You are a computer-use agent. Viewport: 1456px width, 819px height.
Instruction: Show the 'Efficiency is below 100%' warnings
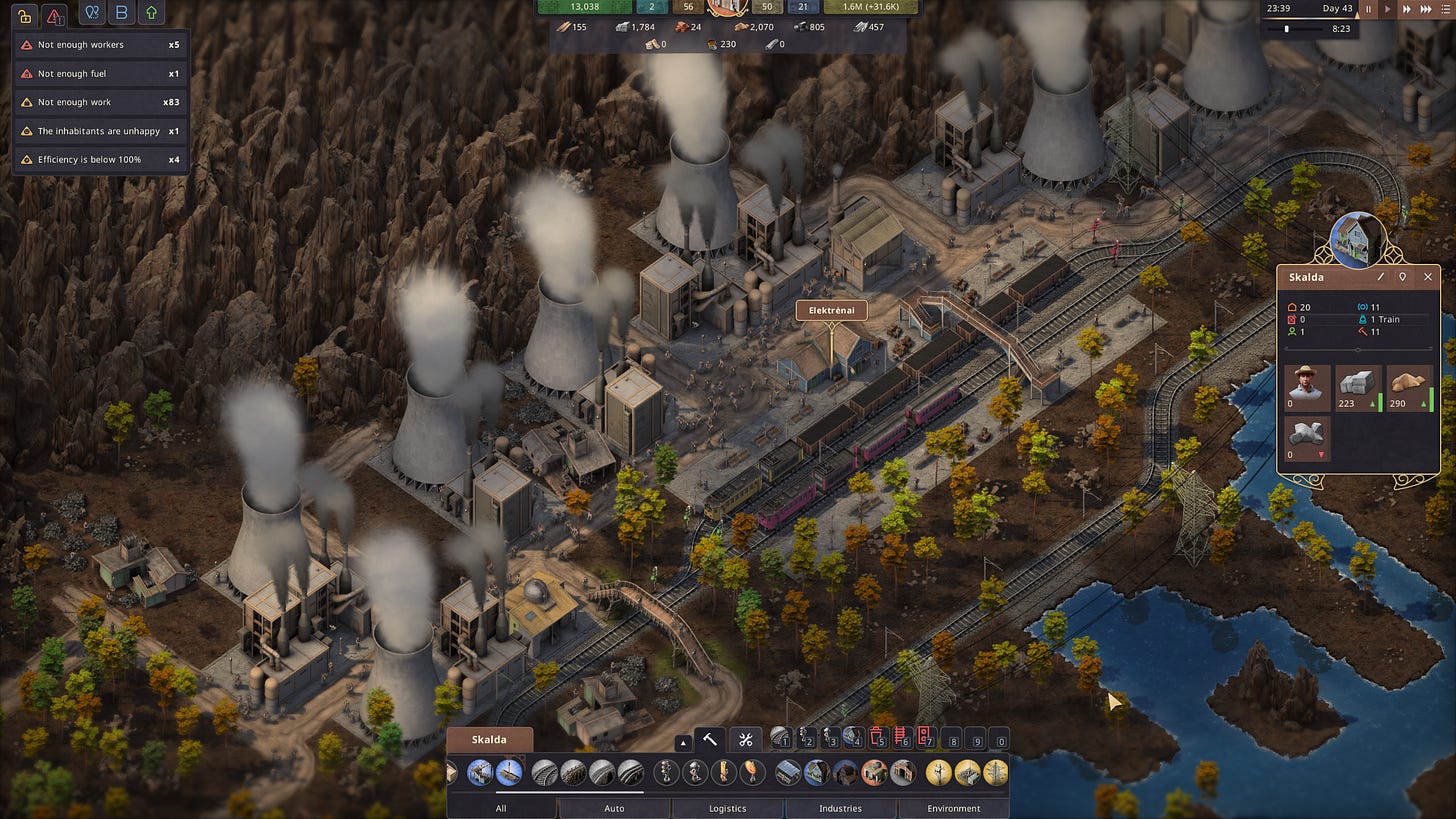pos(100,160)
